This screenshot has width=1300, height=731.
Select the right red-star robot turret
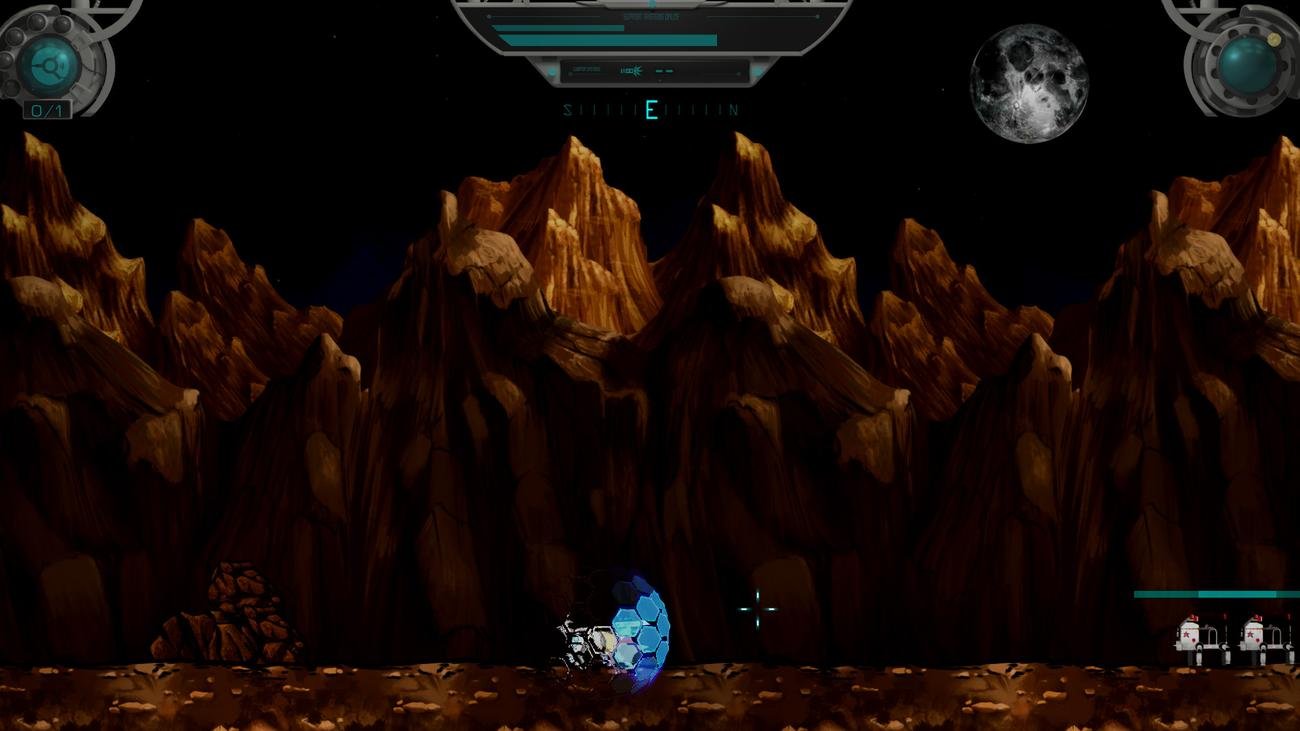(1253, 636)
